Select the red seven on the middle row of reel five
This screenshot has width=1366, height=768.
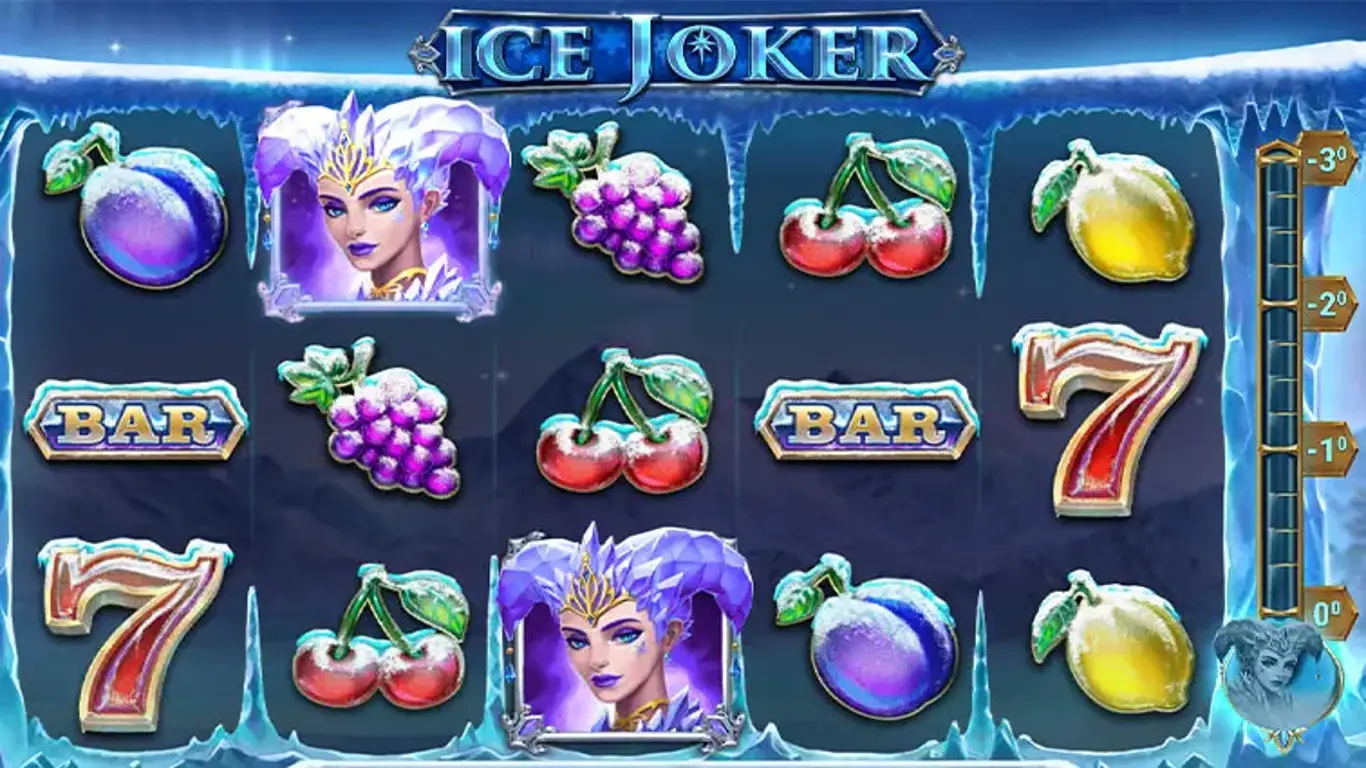coord(1110,420)
